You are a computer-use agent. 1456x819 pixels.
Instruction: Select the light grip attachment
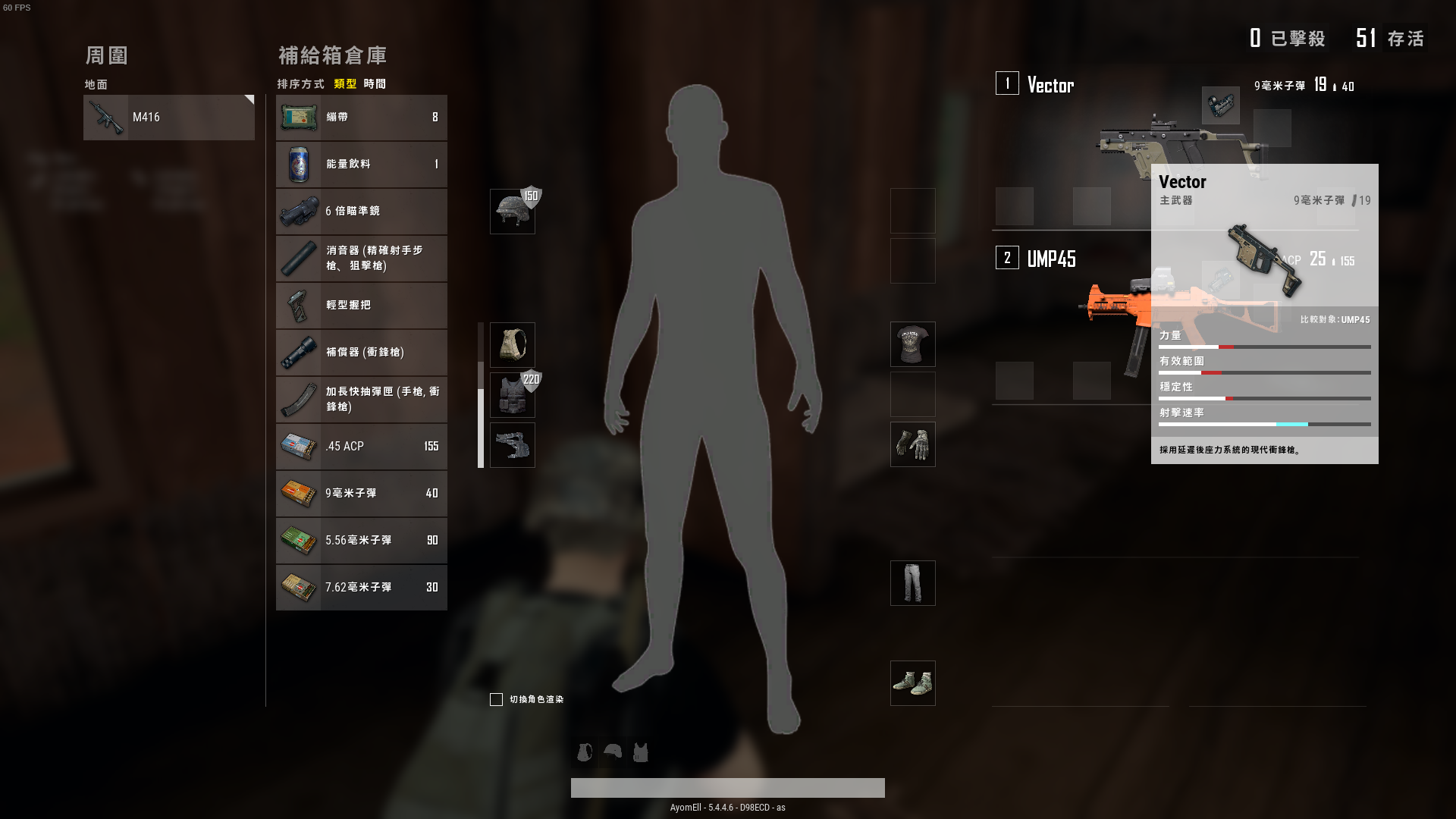[x=361, y=306]
